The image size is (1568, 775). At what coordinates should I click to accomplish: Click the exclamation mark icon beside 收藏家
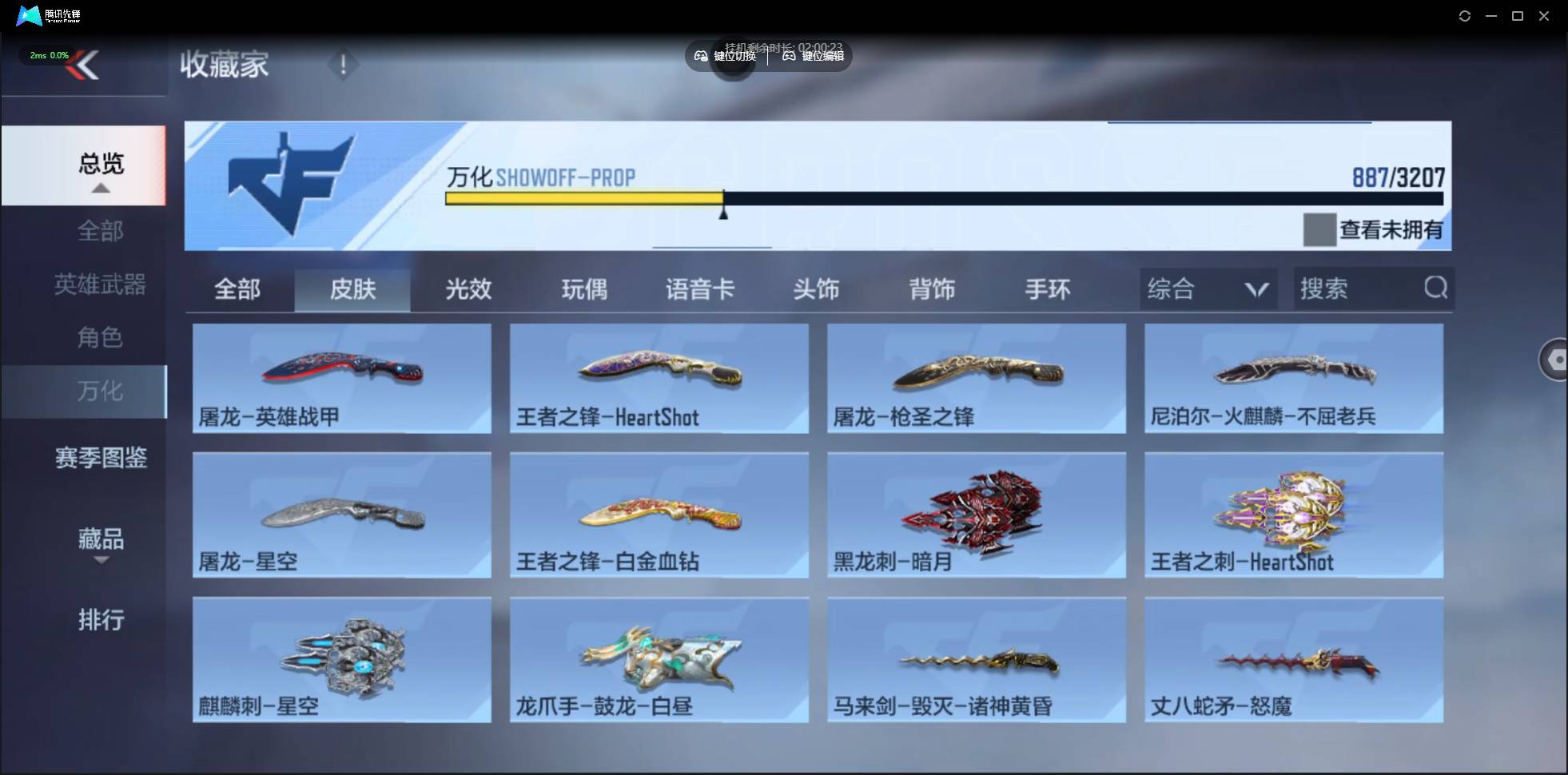[344, 64]
